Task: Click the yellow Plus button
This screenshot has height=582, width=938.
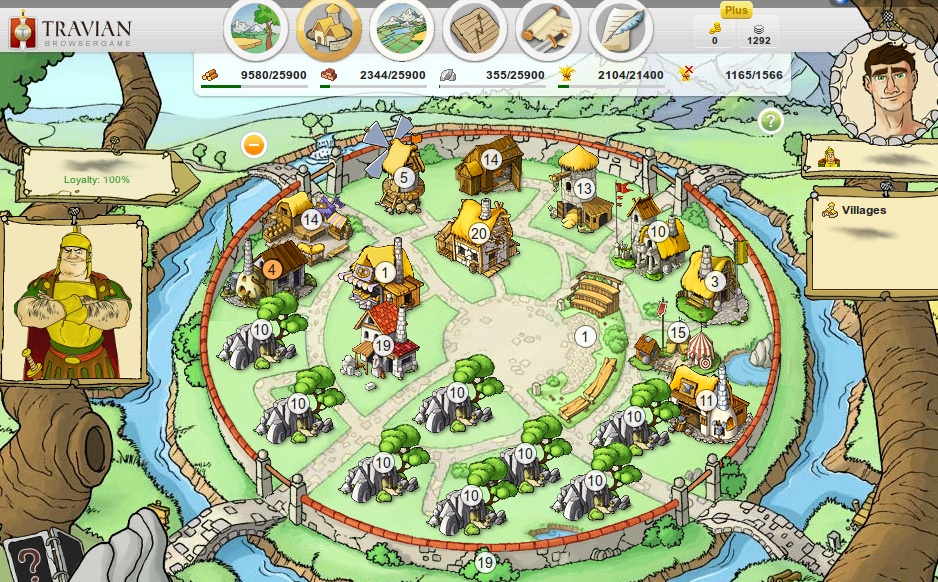Action: (736, 10)
